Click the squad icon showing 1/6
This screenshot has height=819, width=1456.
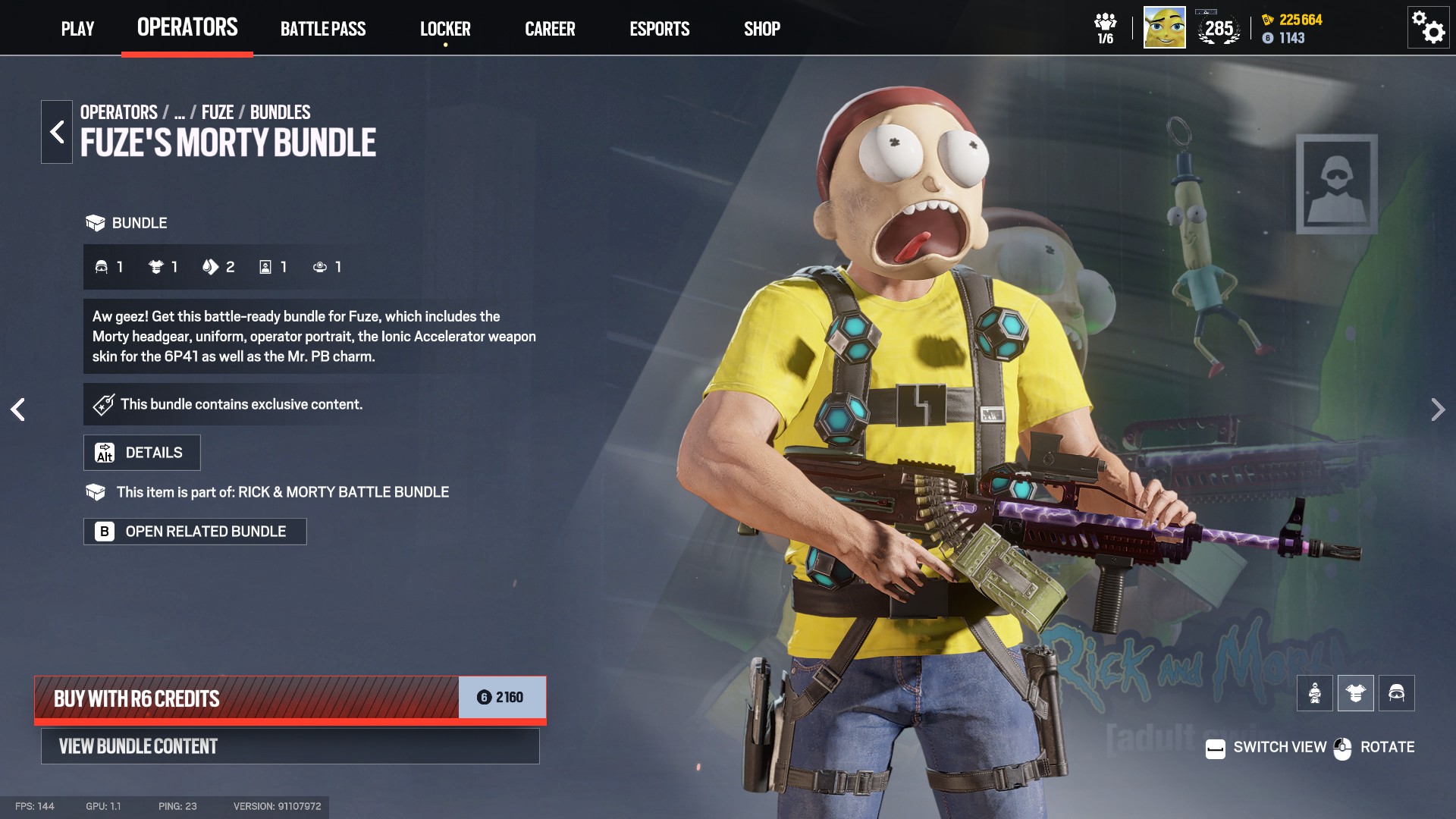click(1107, 27)
